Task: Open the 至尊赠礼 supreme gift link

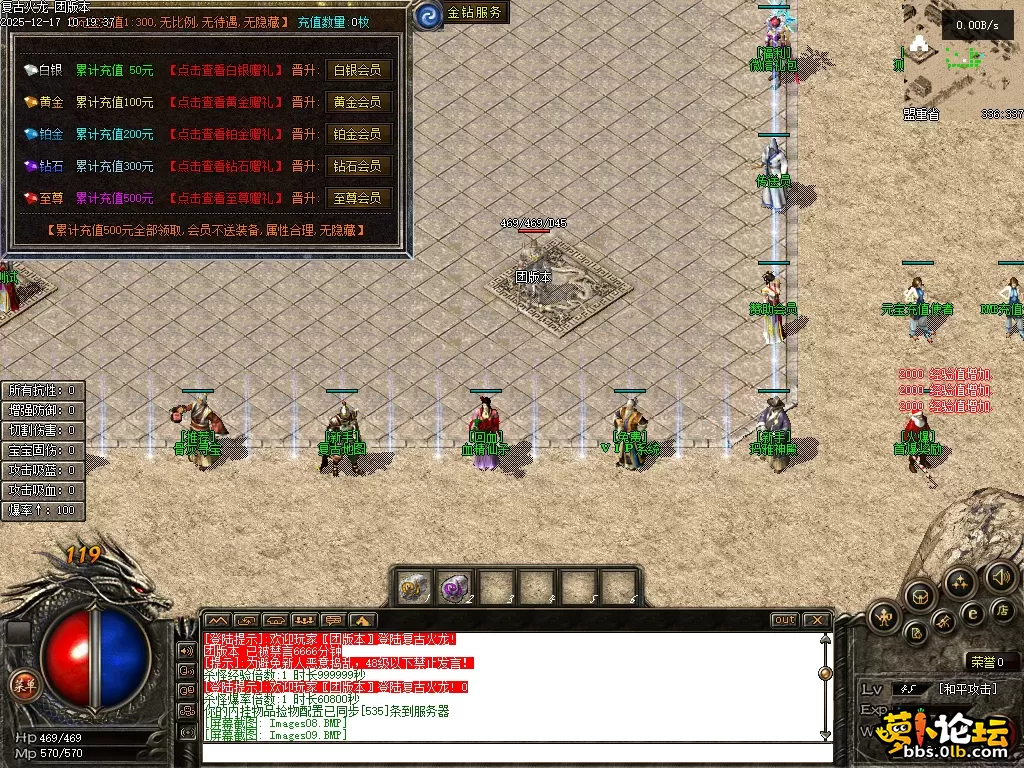Action: click(x=225, y=198)
